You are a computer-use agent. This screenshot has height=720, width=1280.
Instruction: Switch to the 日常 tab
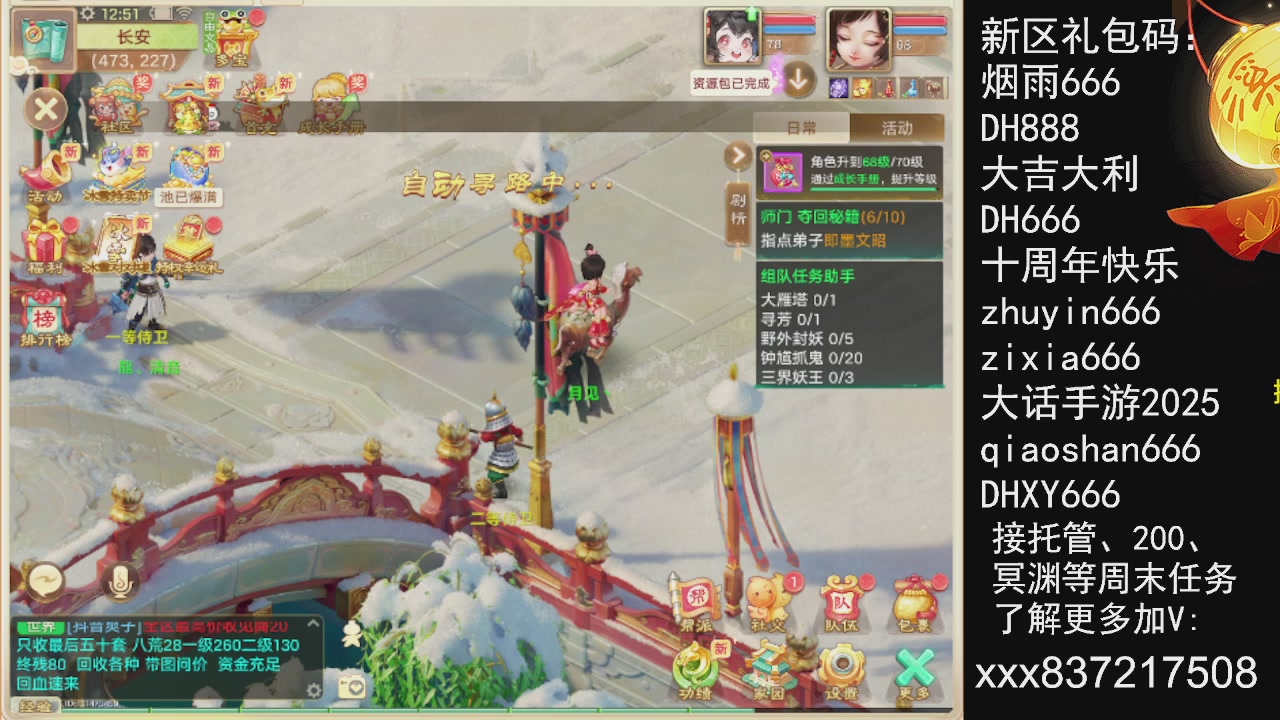coord(800,127)
